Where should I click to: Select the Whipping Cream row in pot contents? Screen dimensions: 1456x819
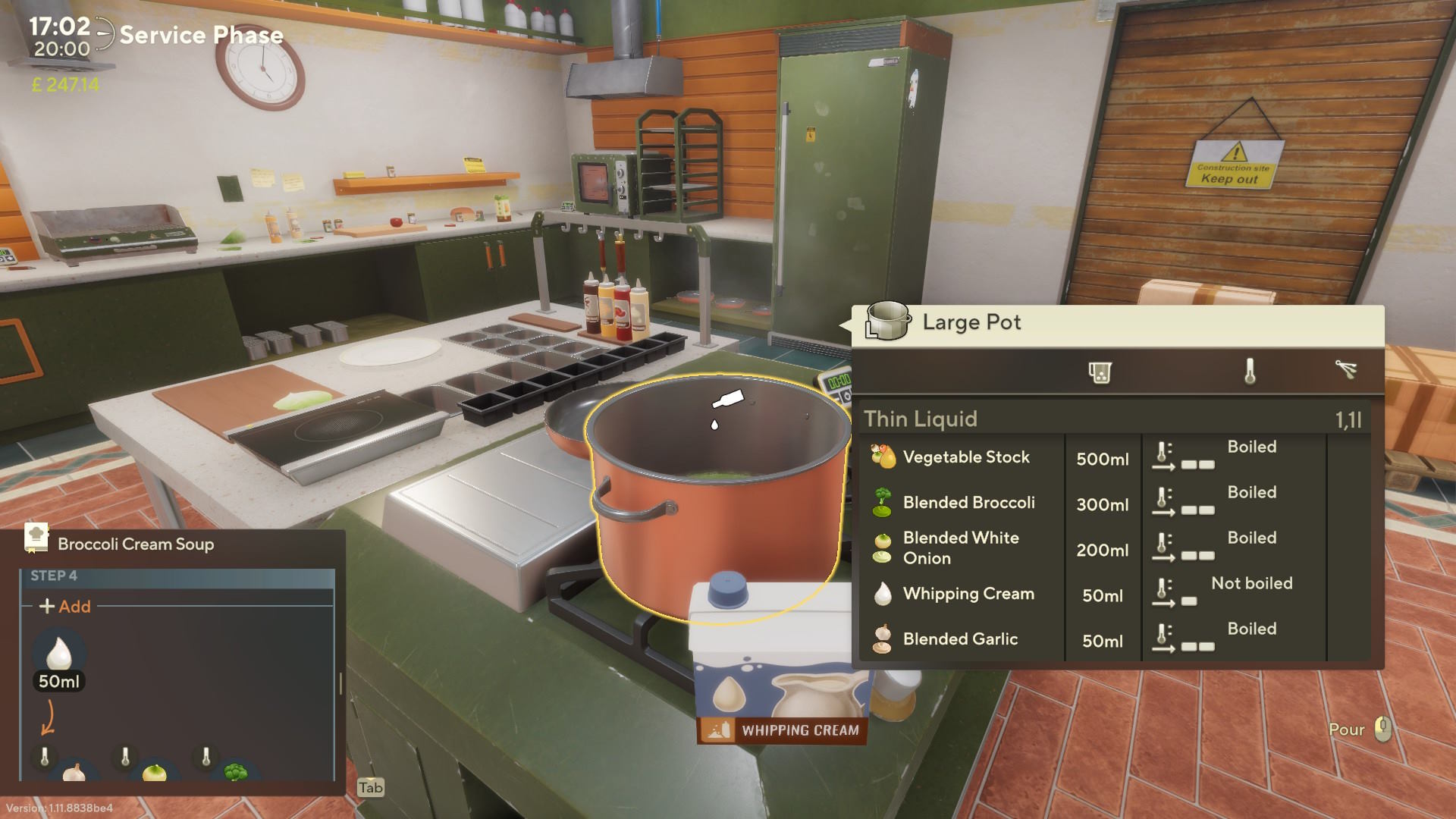pyautogui.click(x=968, y=594)
